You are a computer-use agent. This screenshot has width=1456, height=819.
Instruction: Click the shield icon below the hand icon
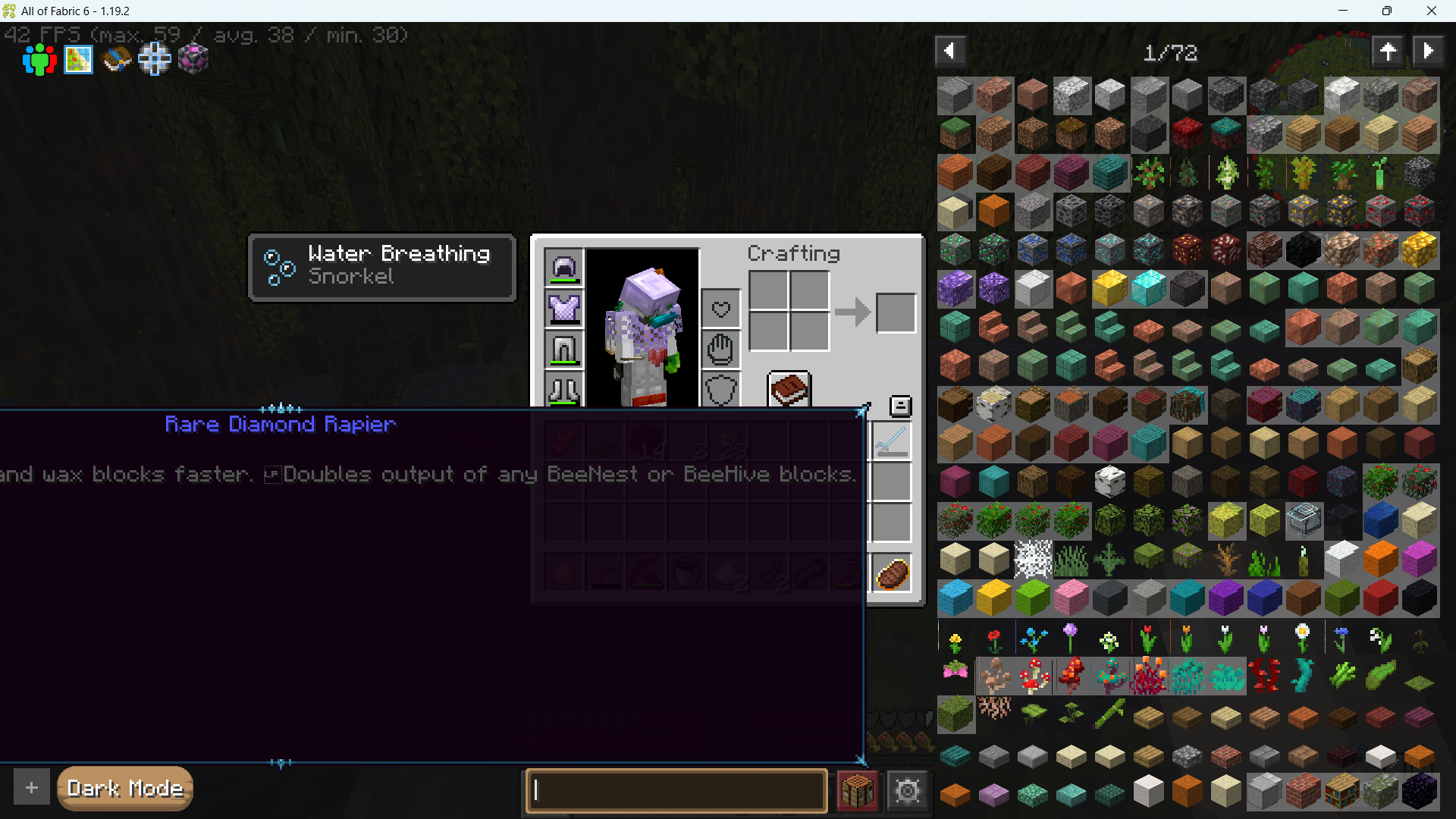pyautogui.click(x=720, y=390)
